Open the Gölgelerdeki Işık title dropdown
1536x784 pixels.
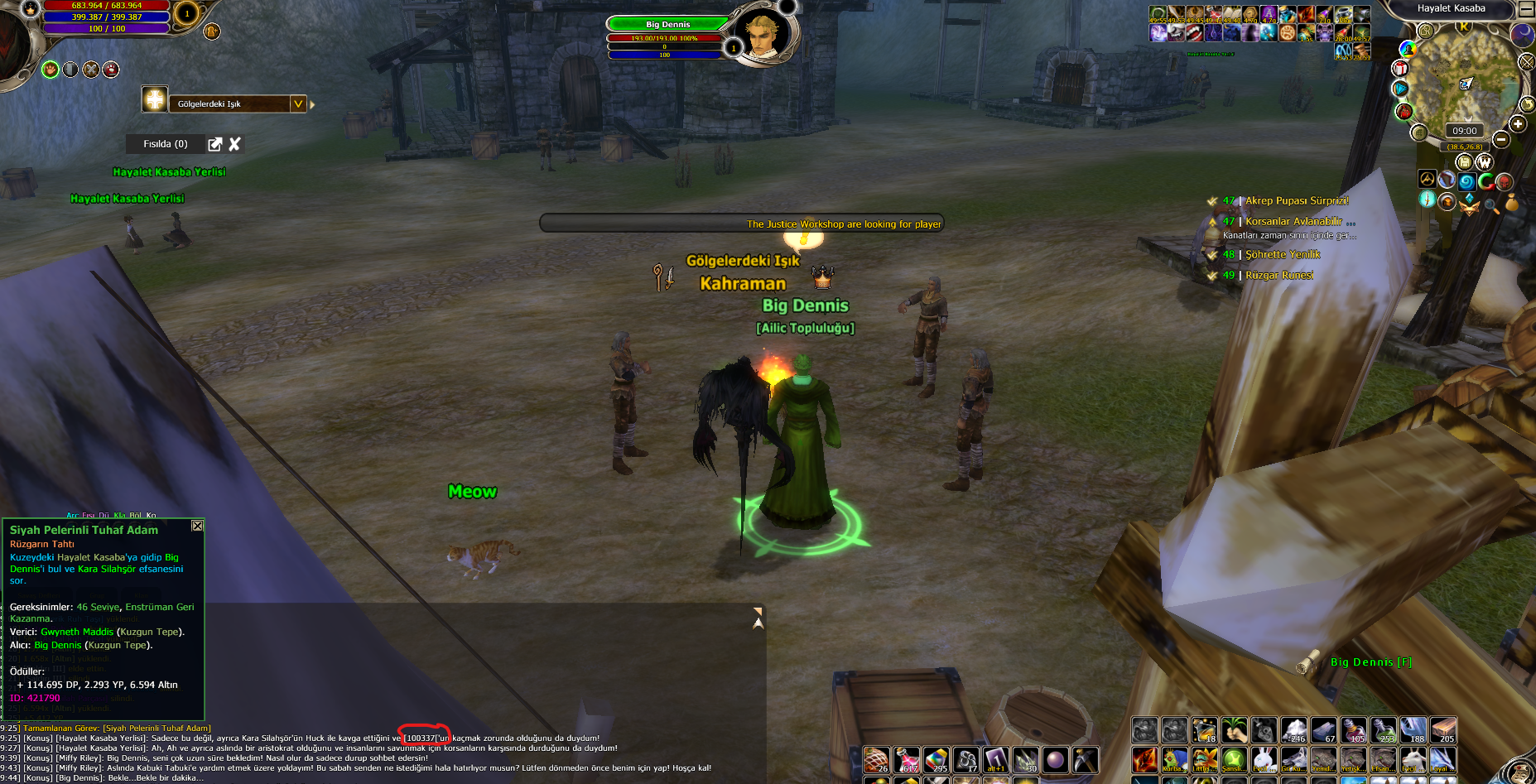coord(298,103)
